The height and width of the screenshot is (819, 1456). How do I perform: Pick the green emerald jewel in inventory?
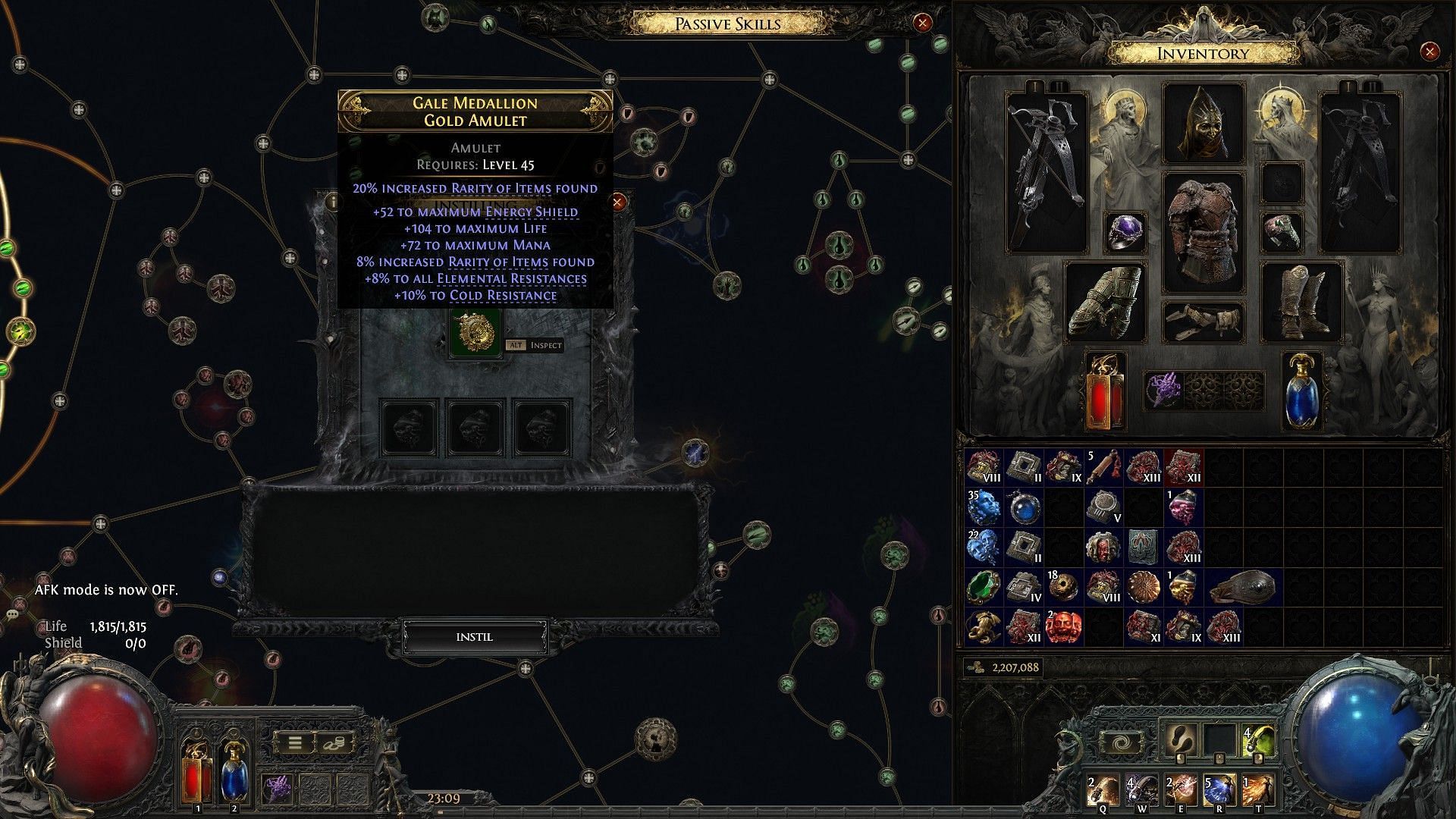coord(985,588)
